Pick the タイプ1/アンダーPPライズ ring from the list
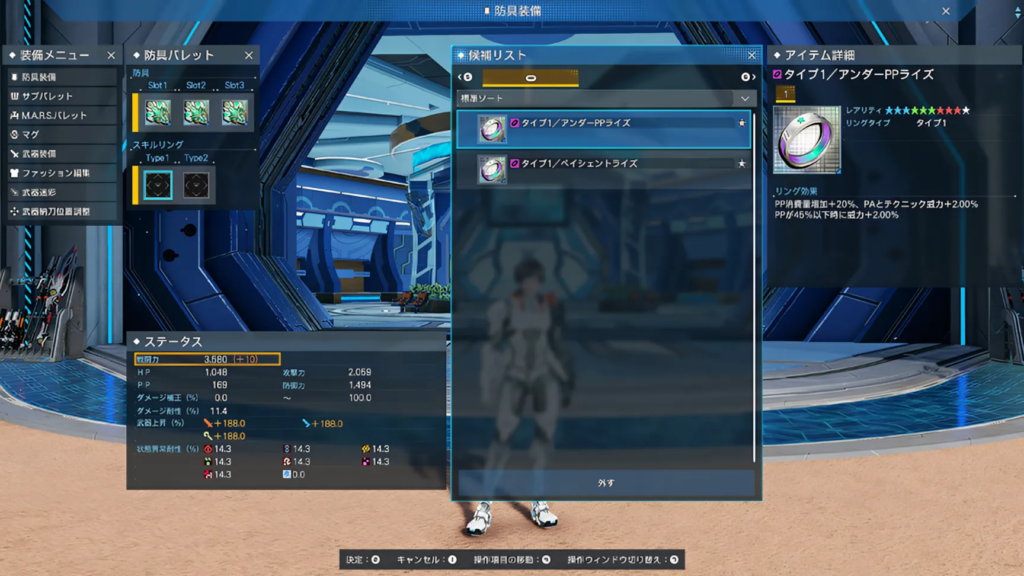 [604, 129]
